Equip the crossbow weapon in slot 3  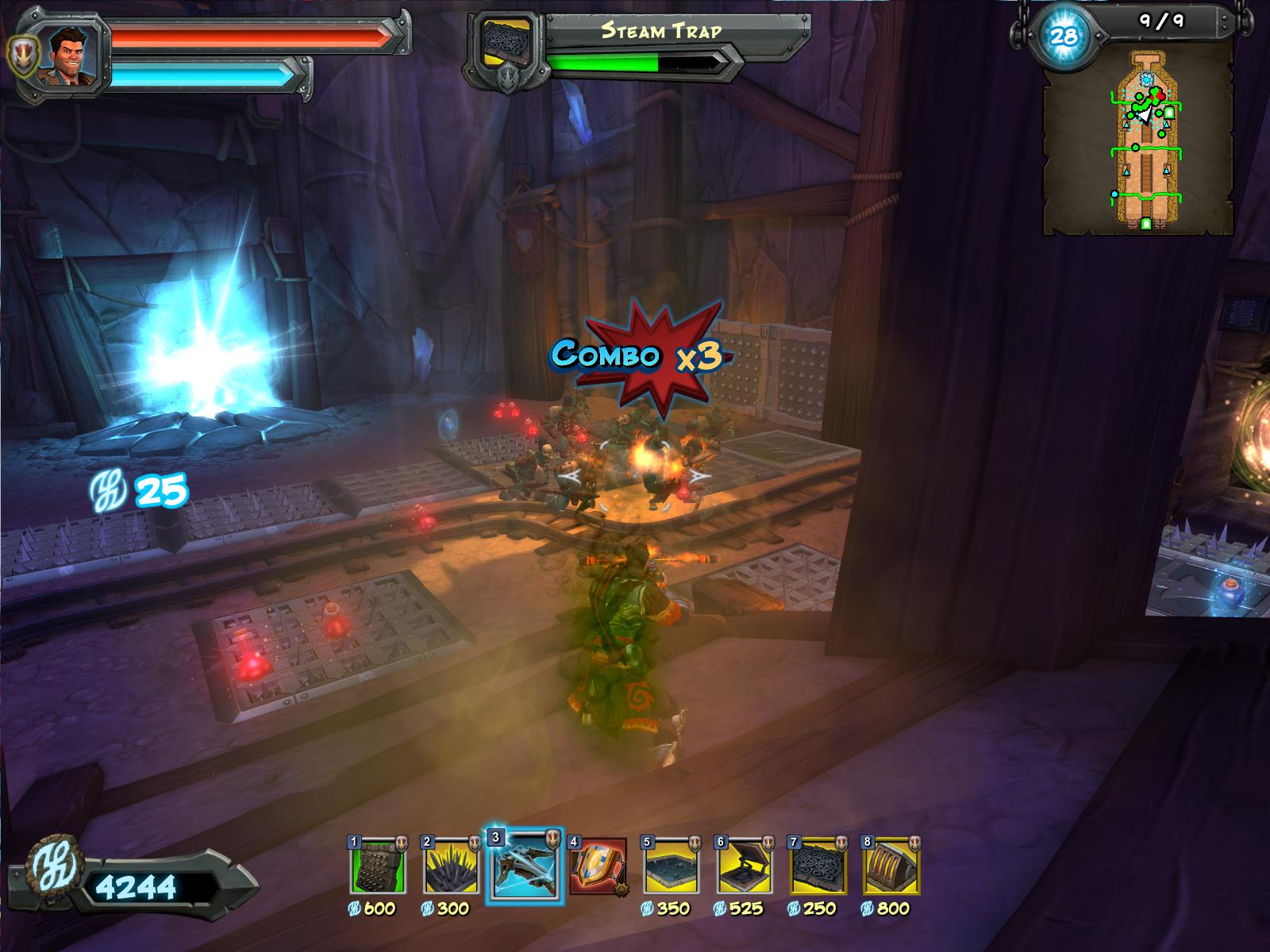point(524,866)
